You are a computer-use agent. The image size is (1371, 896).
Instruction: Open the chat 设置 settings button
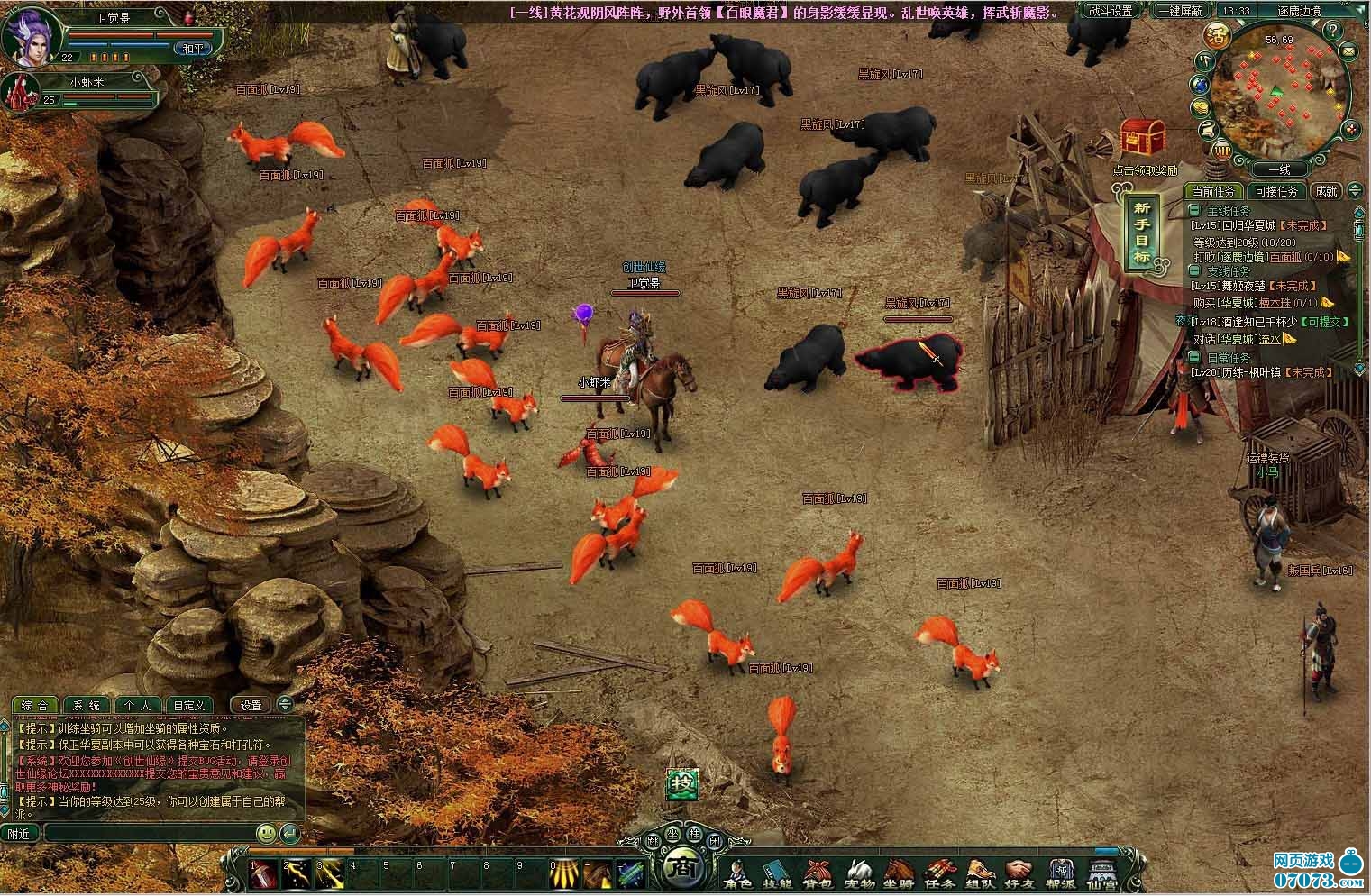click(x=251, y=705)
